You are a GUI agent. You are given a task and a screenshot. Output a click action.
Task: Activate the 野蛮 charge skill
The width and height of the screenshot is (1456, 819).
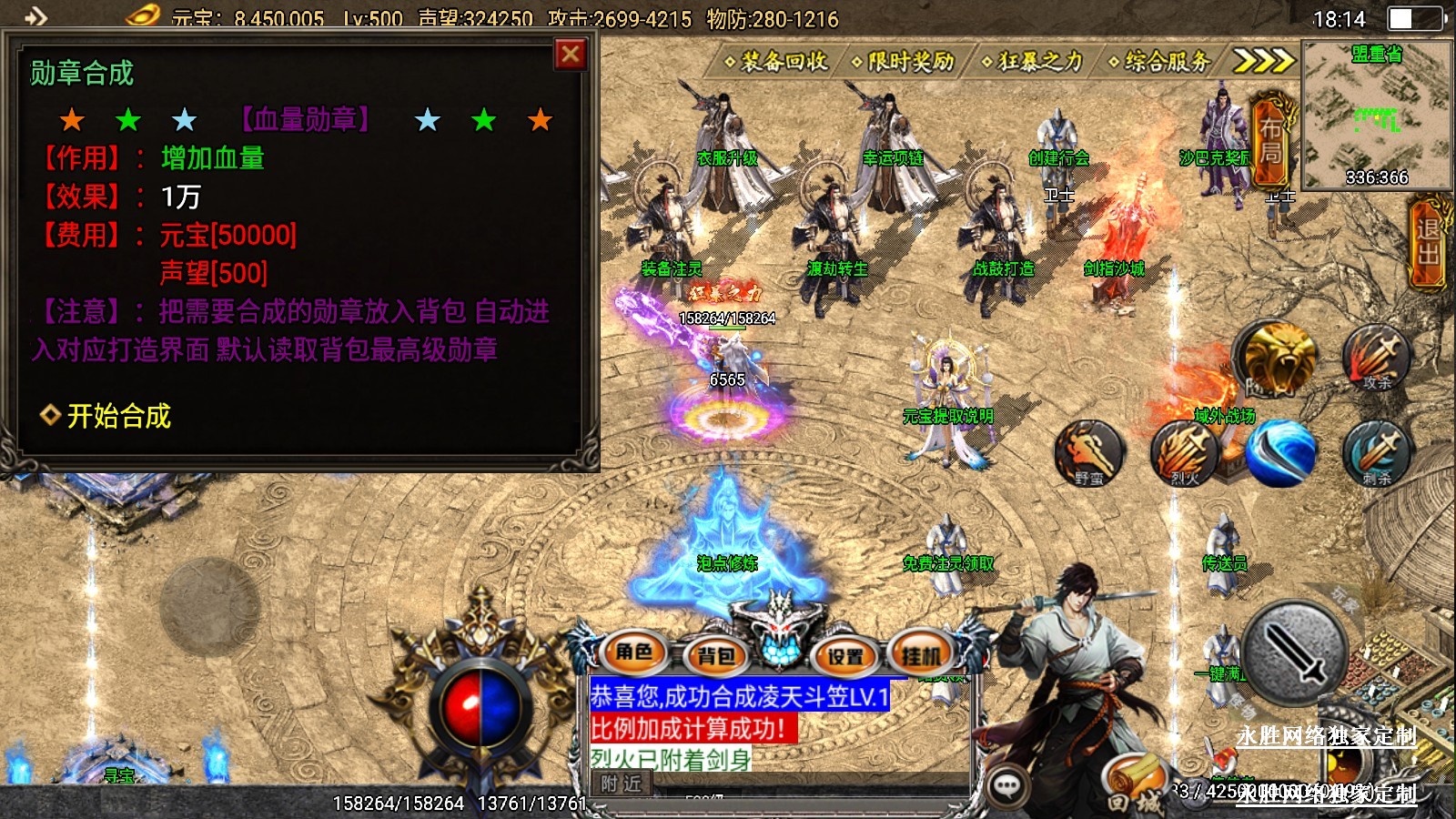point(1089,452)
